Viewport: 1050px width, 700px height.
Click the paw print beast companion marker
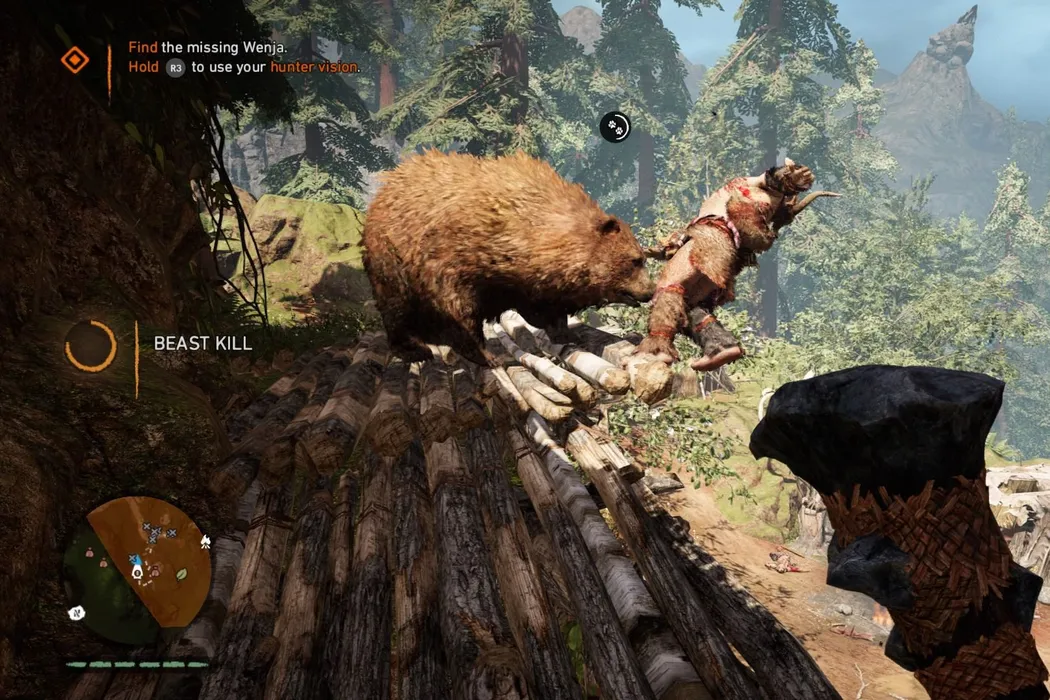615,127
